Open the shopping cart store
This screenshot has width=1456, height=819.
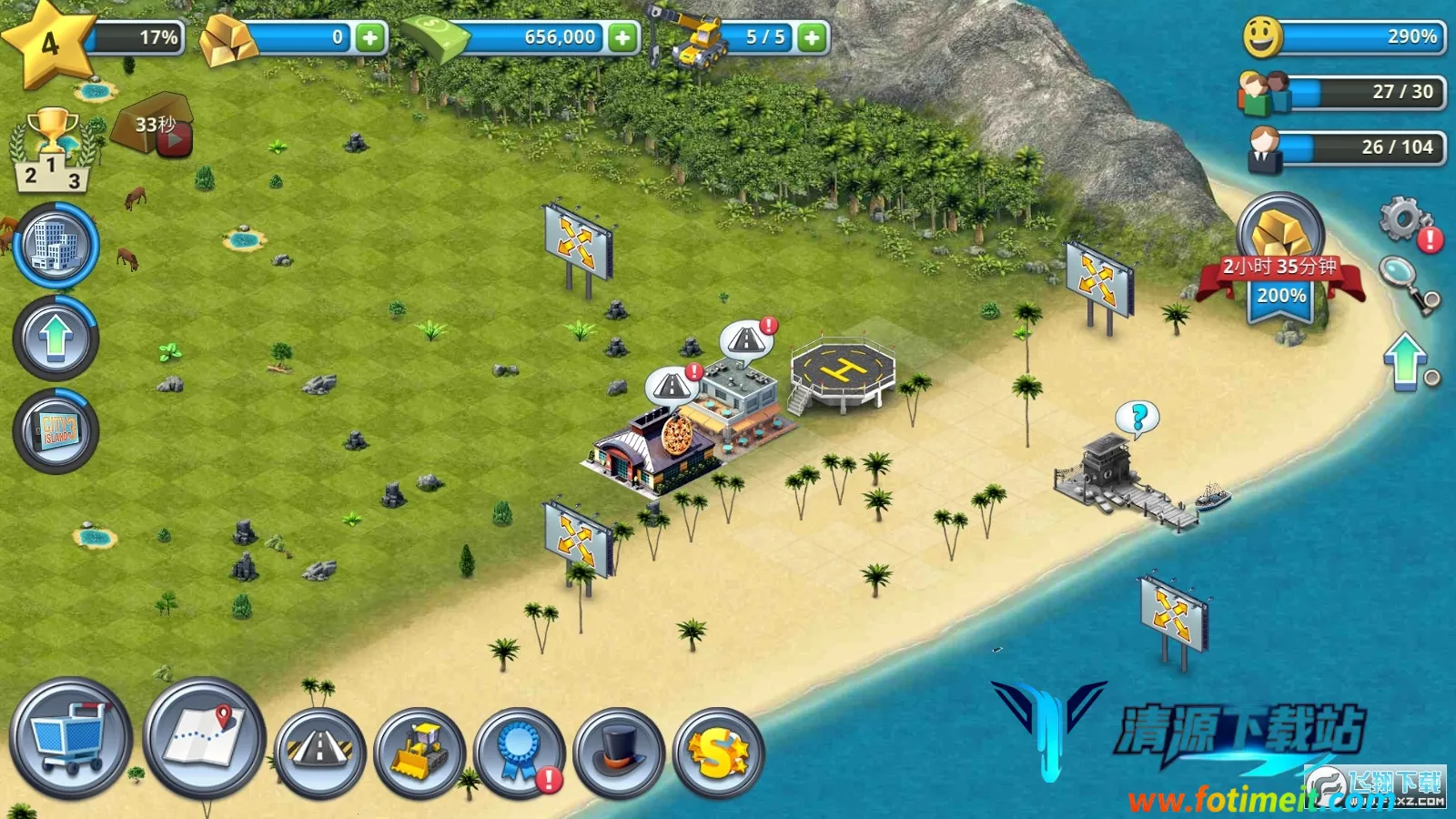coord(70,739)
